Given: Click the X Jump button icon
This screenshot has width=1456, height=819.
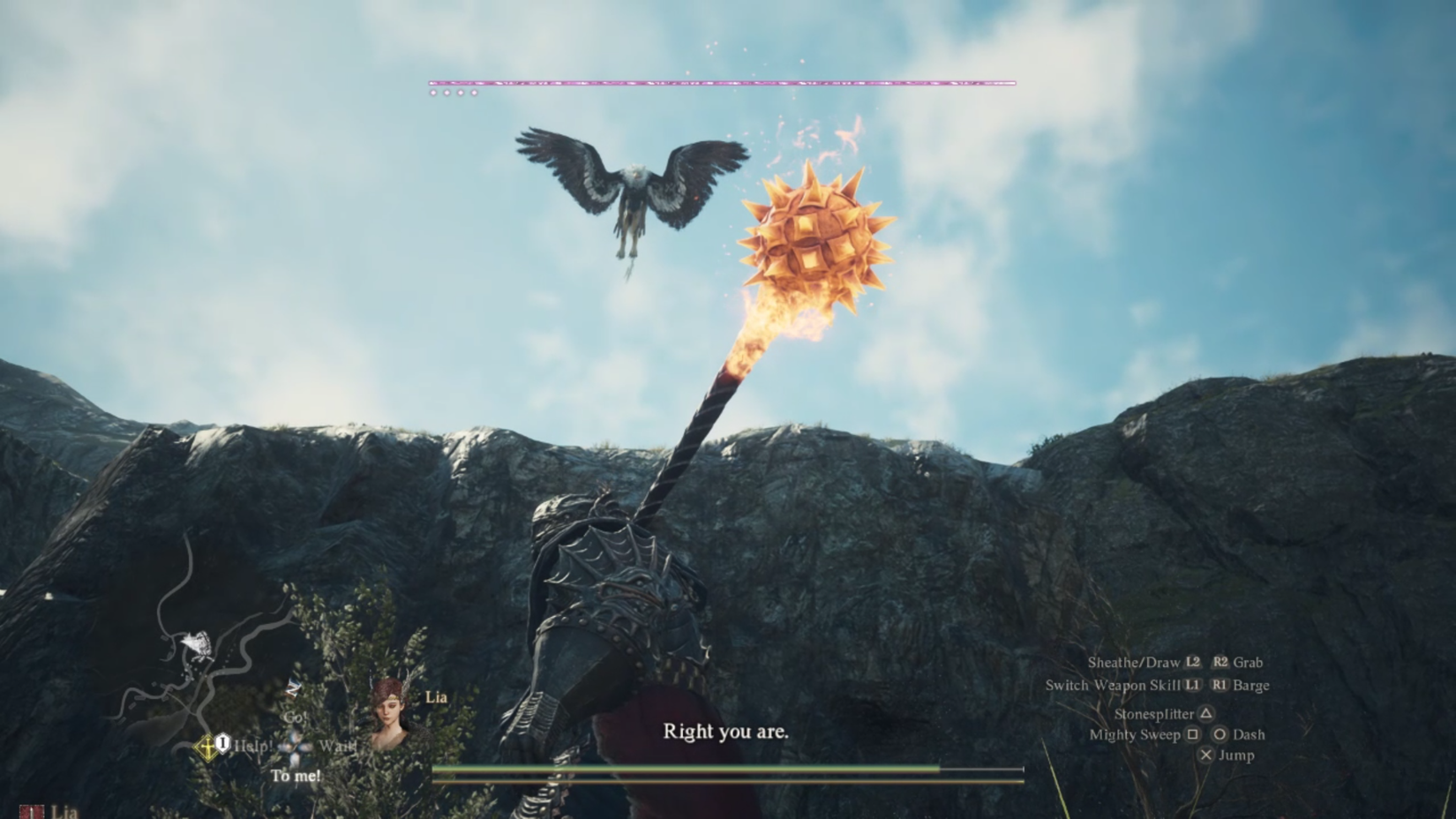Looking at the screenshot, I should pos(1207,755).
